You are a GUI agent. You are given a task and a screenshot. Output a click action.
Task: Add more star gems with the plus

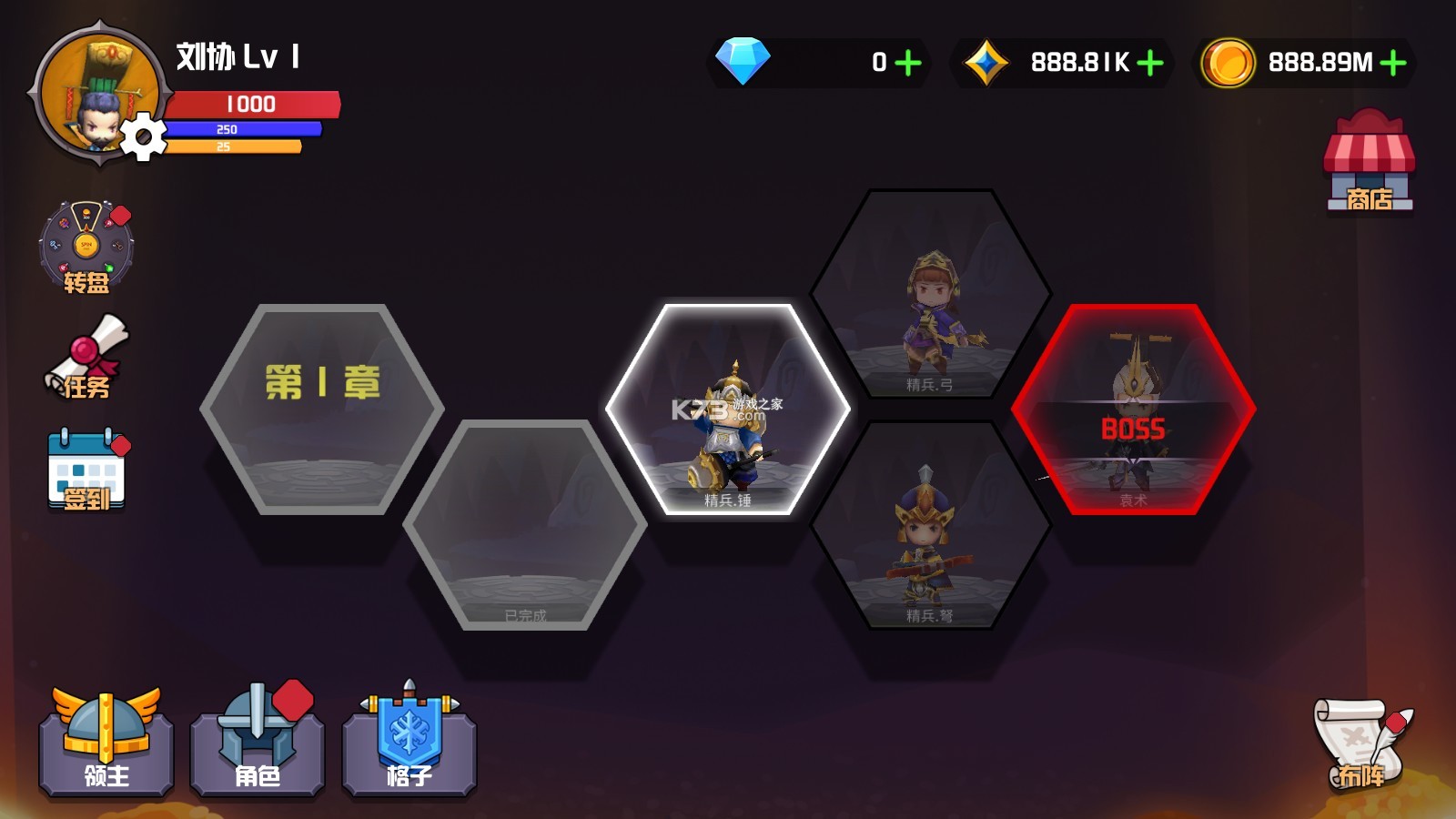click(x=1150, y=63)
